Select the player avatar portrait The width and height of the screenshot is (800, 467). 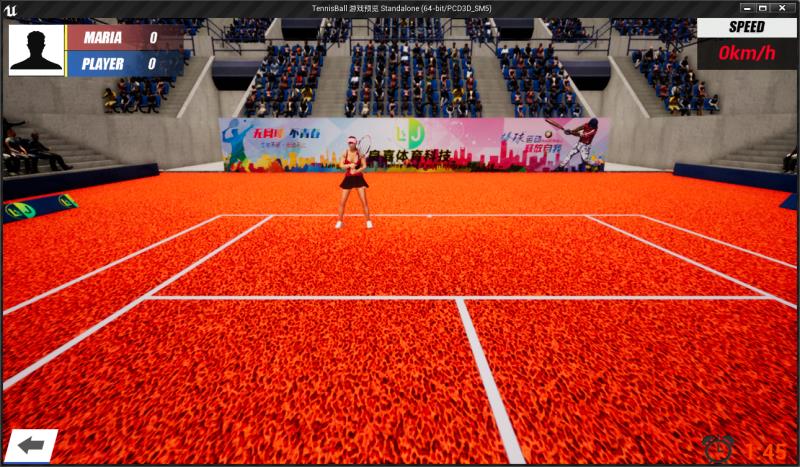[36, 50]
